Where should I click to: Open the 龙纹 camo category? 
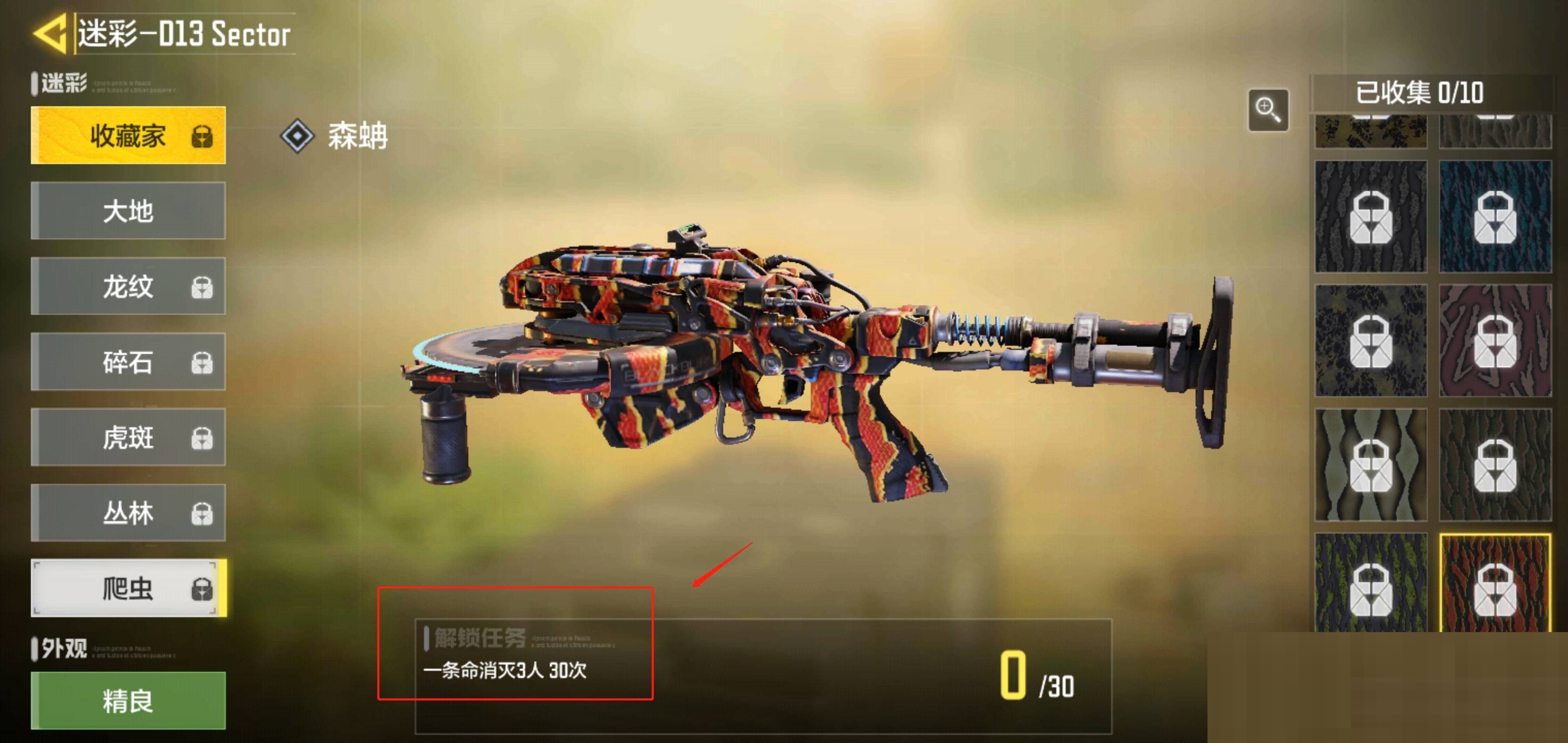(x=128, y=286)
